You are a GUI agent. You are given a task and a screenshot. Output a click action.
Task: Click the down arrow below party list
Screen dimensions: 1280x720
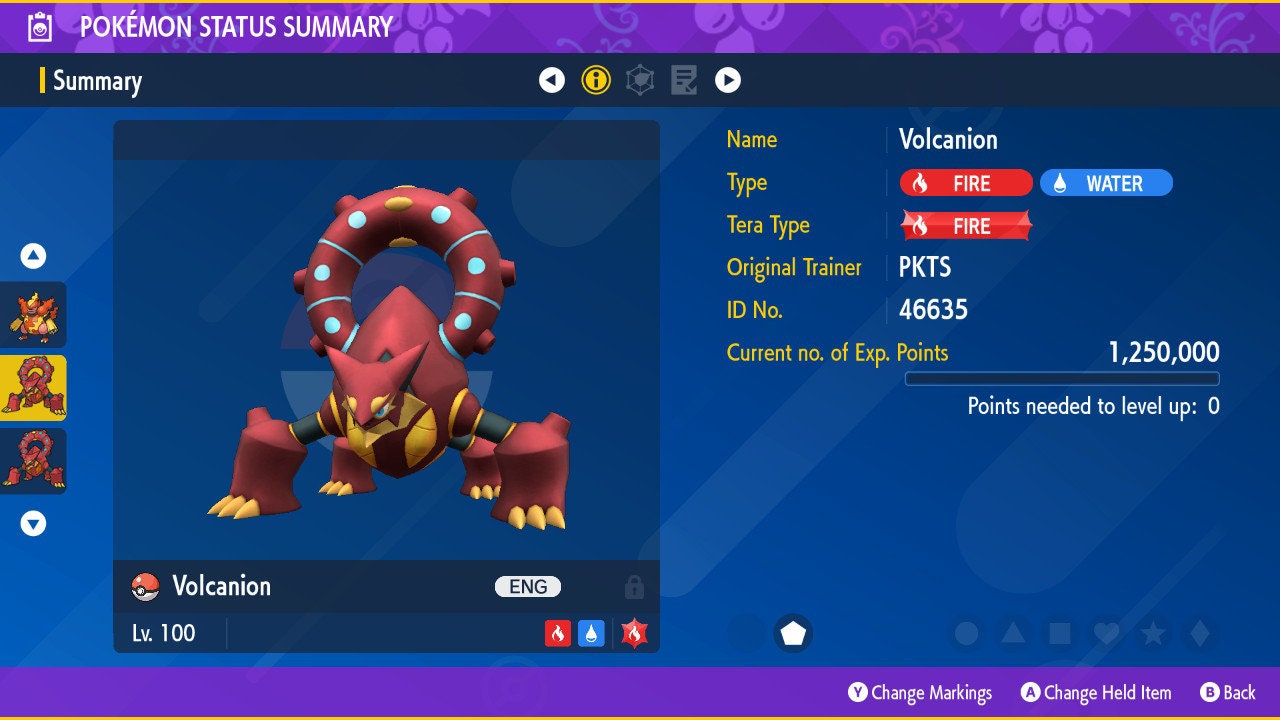tap(33, 523)
